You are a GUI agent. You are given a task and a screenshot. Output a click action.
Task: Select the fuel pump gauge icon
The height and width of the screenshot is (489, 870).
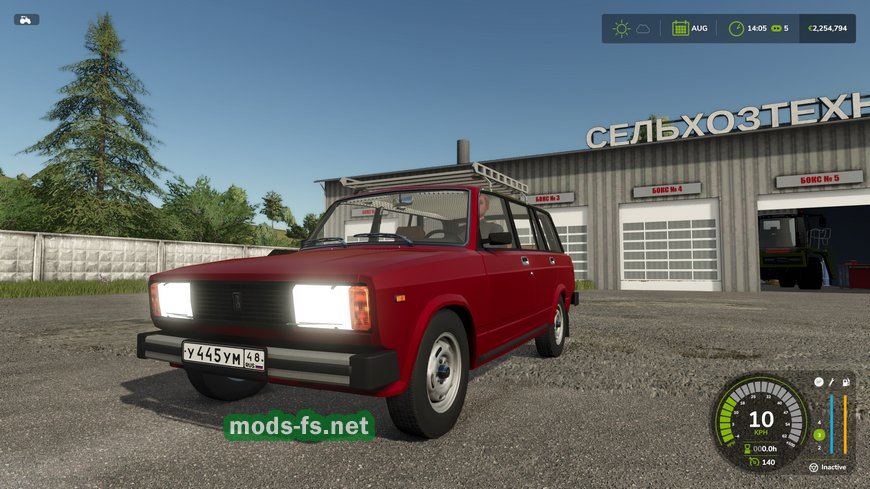click(846, 382)
